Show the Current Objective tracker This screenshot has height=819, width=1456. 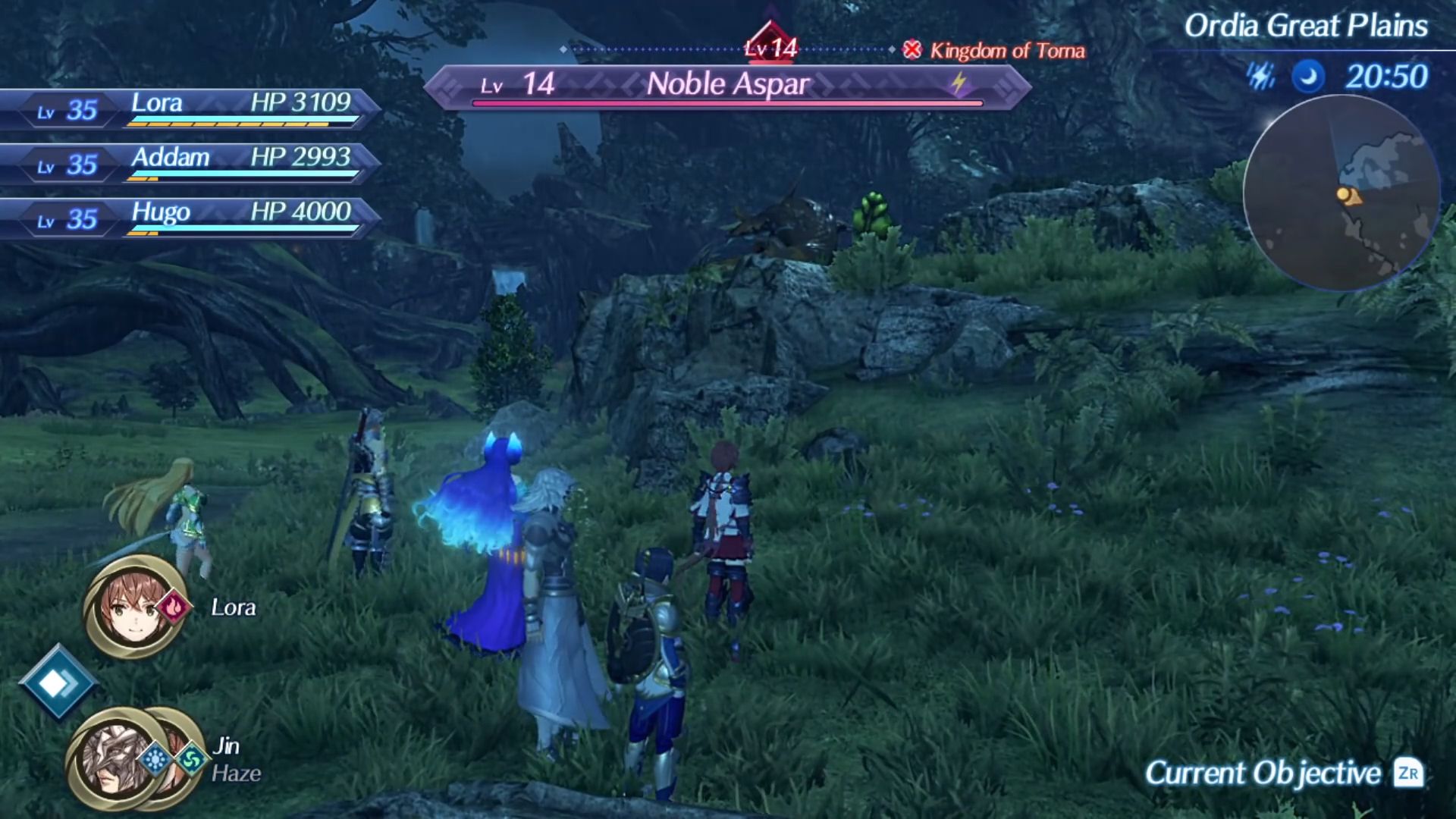1283,773
